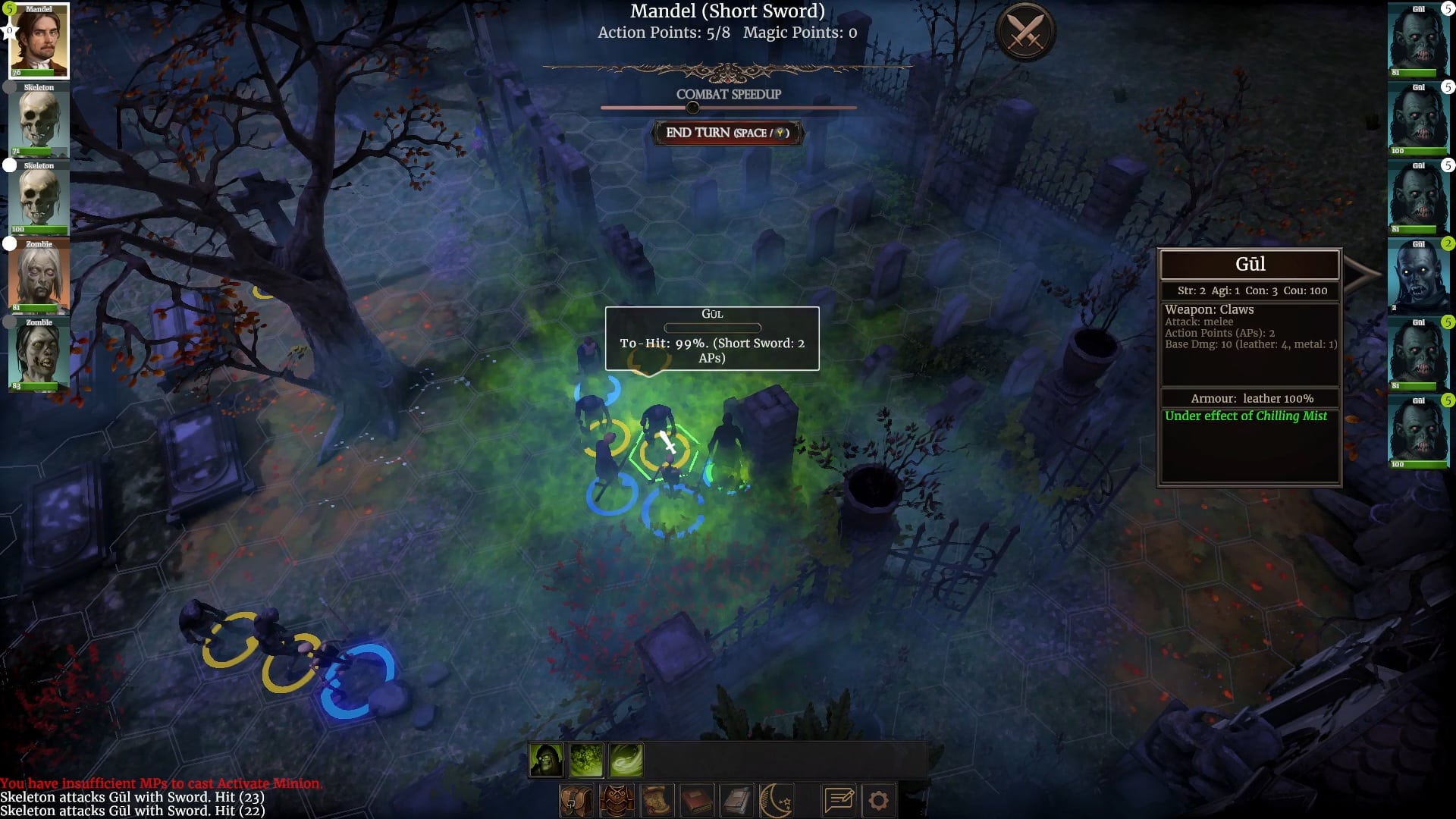This screenshot has height=819, width=1456.
Task: Select the grey-haired Zombie portrait
Action: pyautogui.click(x=39, y=276)
